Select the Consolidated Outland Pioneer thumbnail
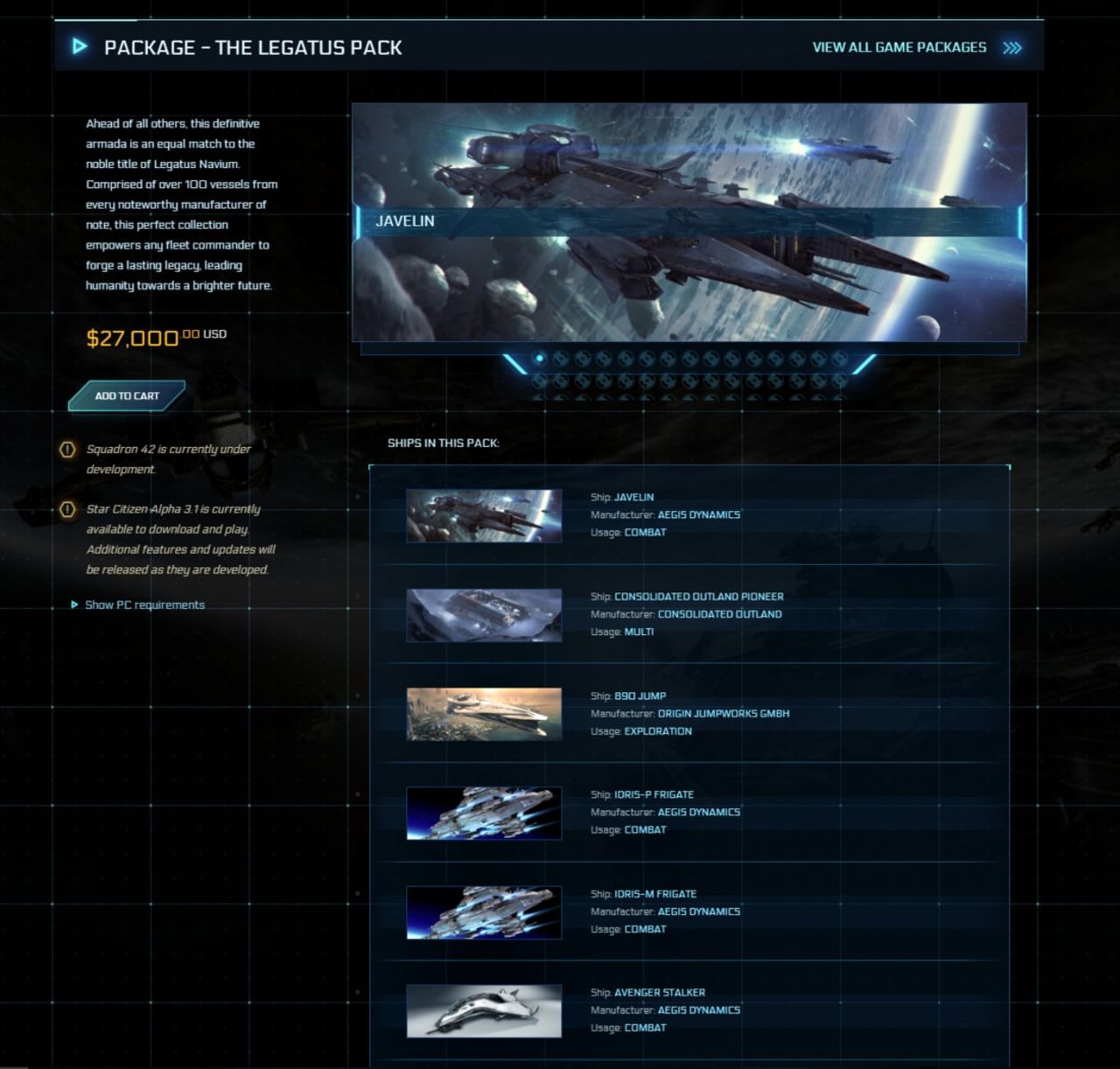1120x1069 pixels. pyautogui.click(x=483, y=614)
